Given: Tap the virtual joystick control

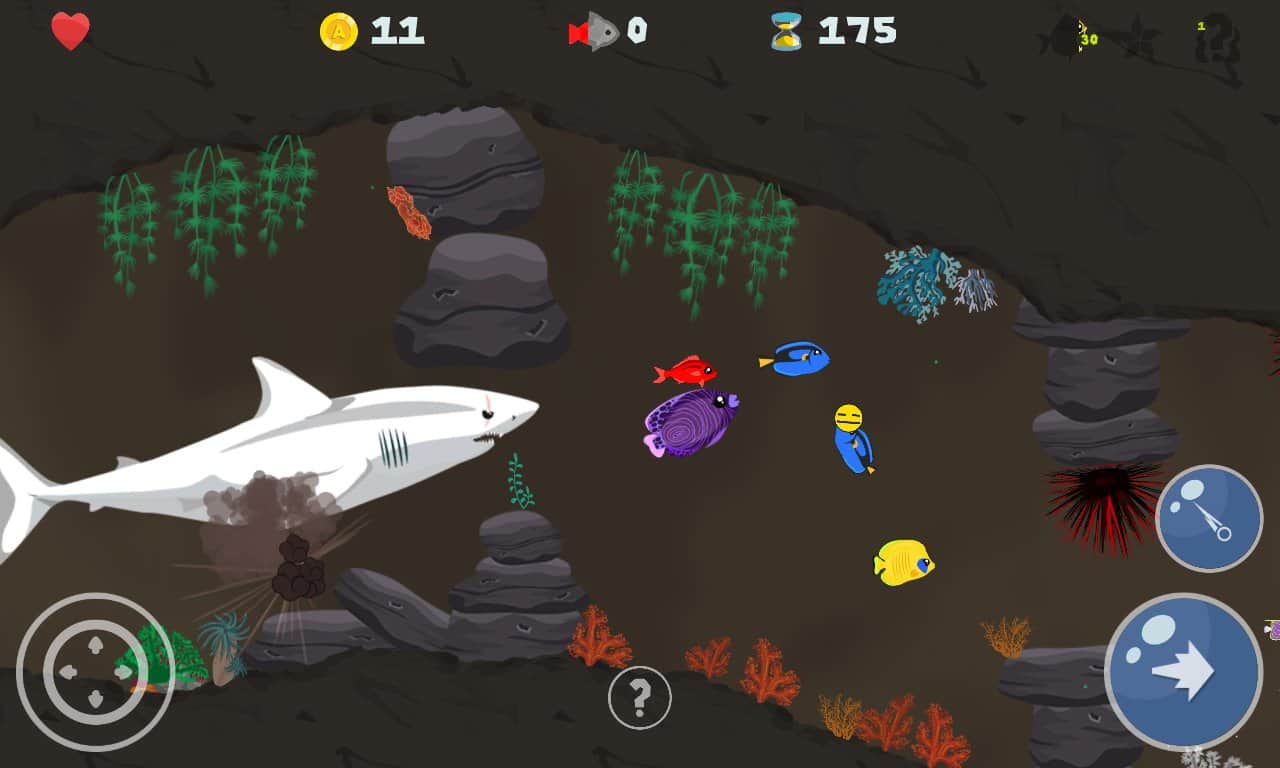Looking at the screenshot, I should pyautogui.click(x=95, y=672).
